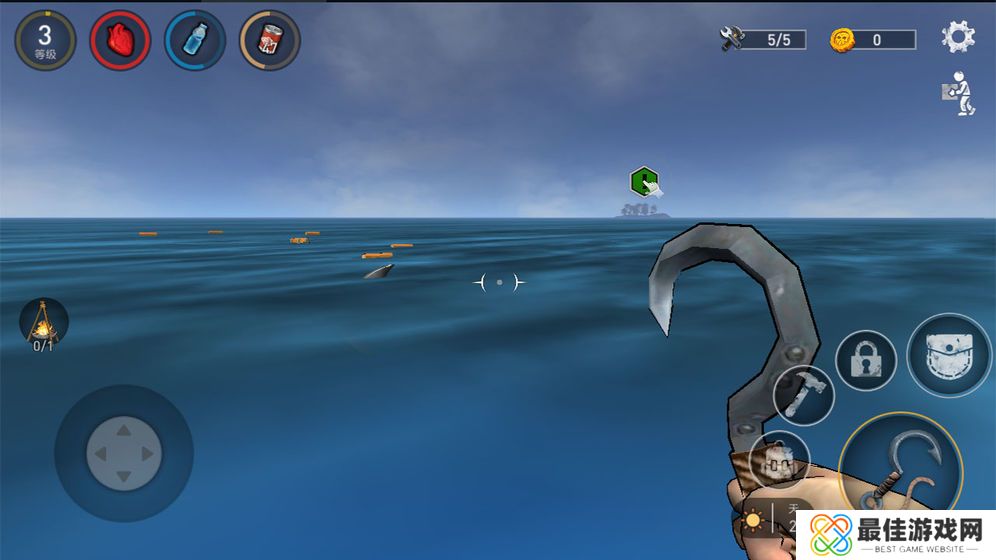Tap the canned food hunger icon
The height and width of the screenshot is (560, 996).
270,40
